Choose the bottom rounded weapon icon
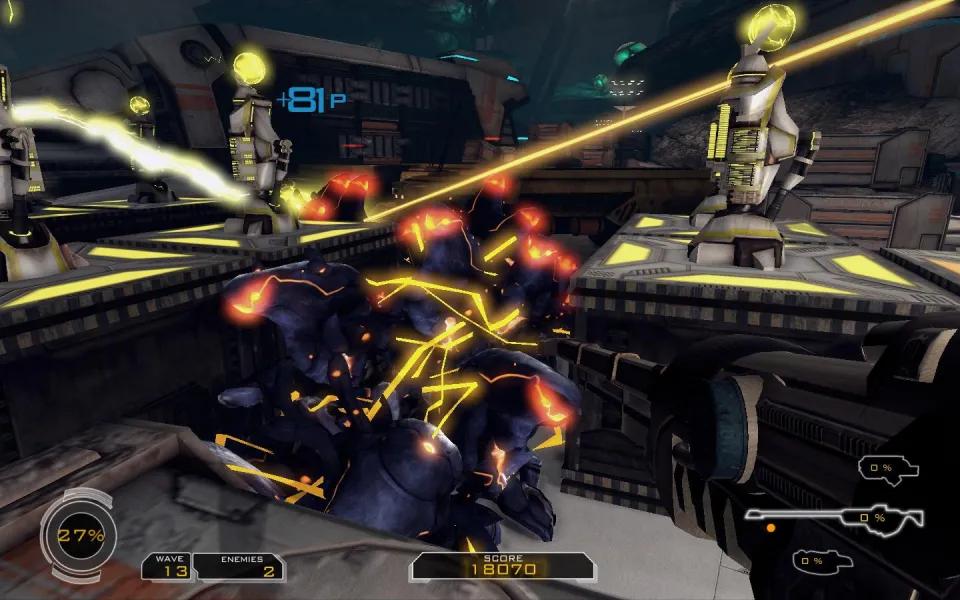The image size is (960, 600). click(x=821, y=561)
